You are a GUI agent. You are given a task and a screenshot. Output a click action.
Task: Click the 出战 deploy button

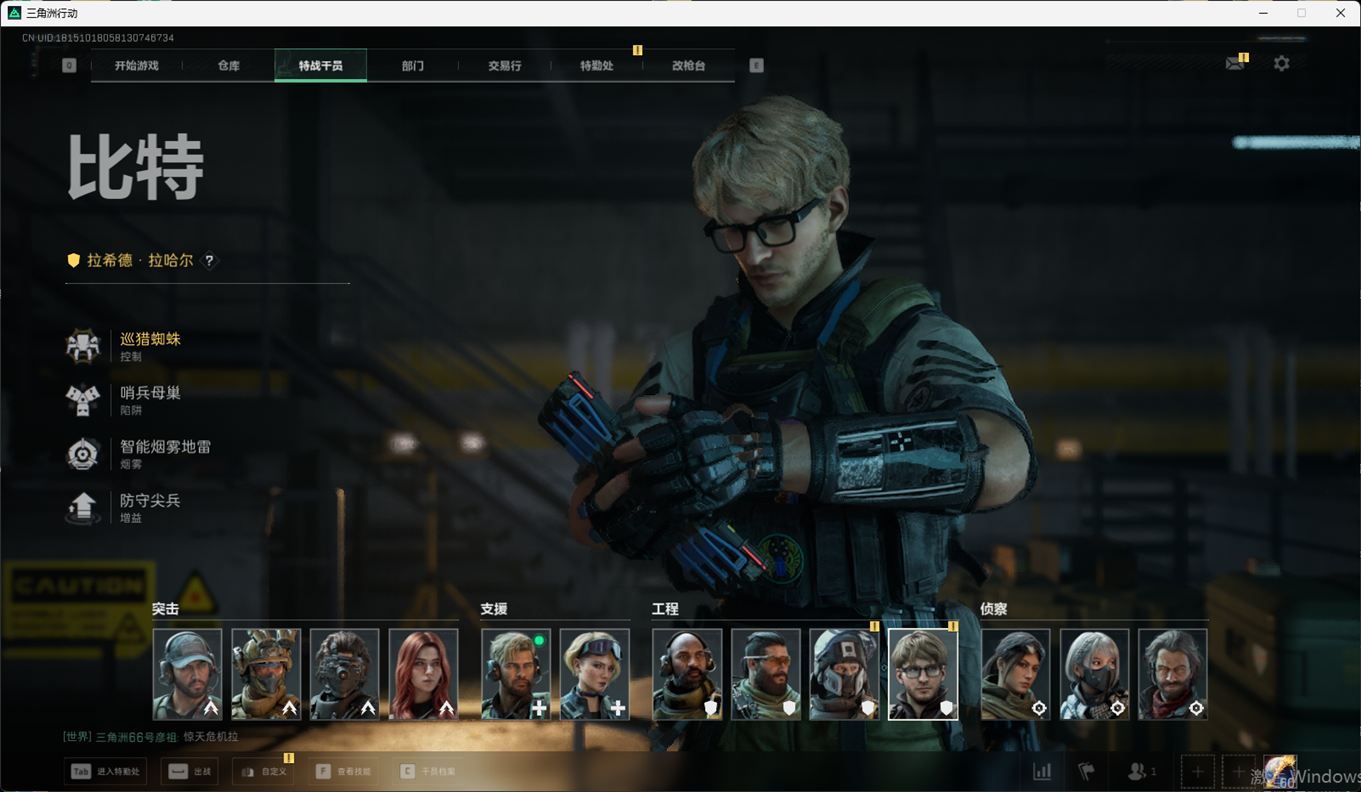[x=191, y=772]
